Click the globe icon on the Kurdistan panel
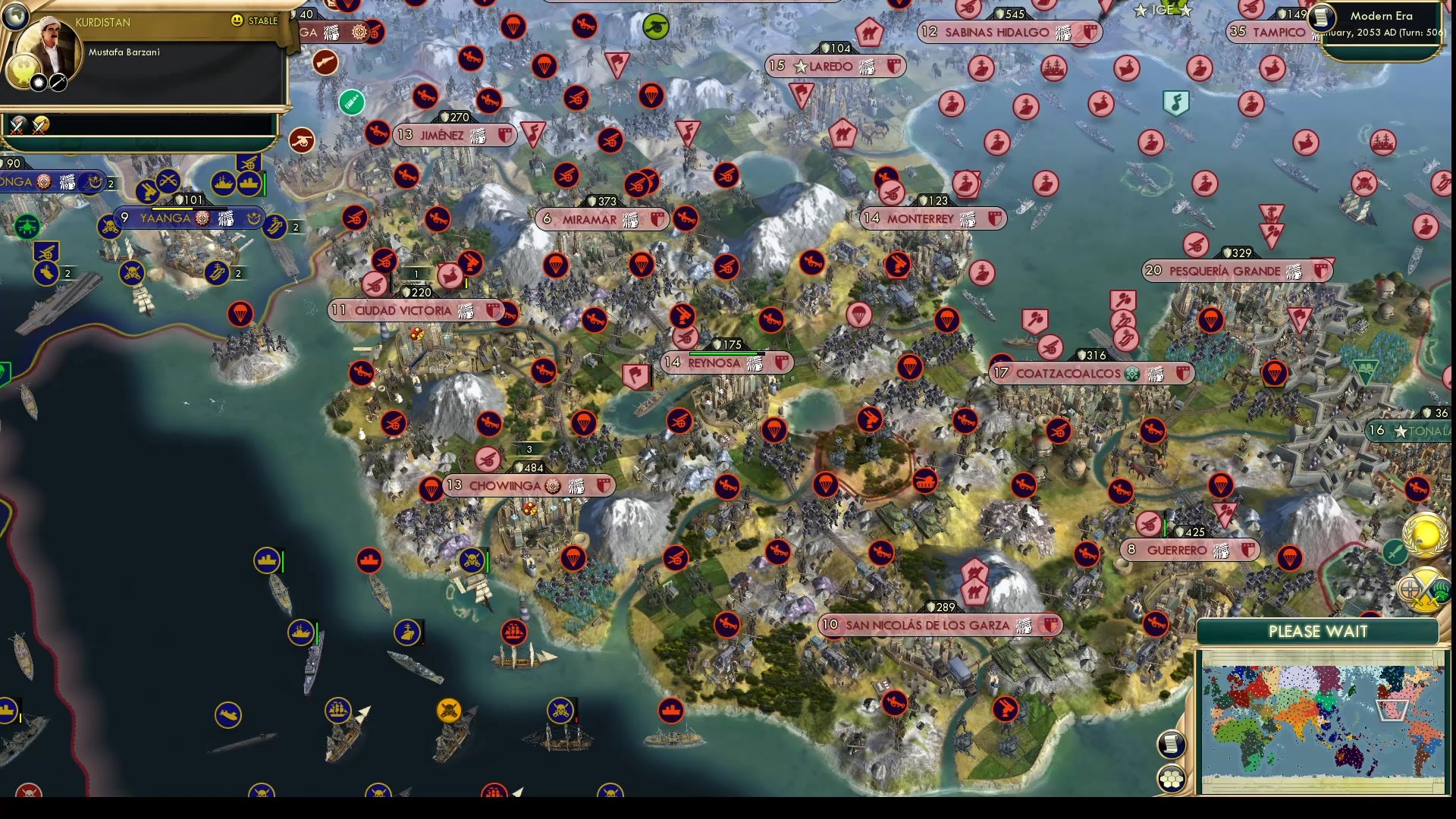Screen dimensions: 1456x819 pyautogui.click(x=15, y=17)
